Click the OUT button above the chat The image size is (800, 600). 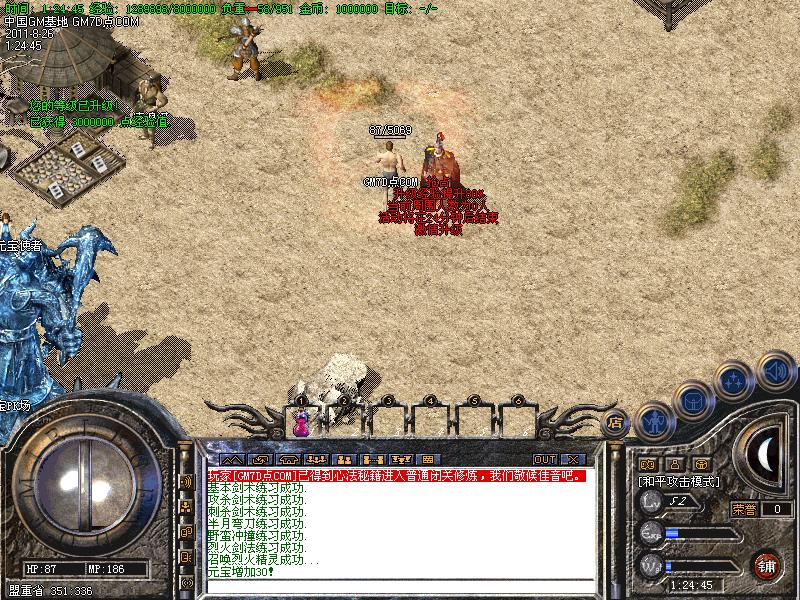(544, 459)
